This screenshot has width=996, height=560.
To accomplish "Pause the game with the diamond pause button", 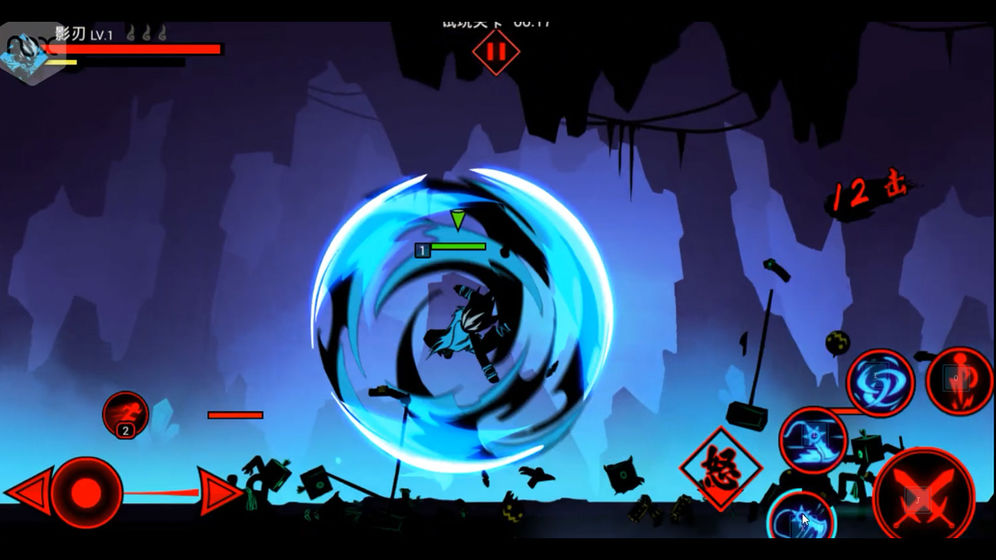I will (496, 50).
